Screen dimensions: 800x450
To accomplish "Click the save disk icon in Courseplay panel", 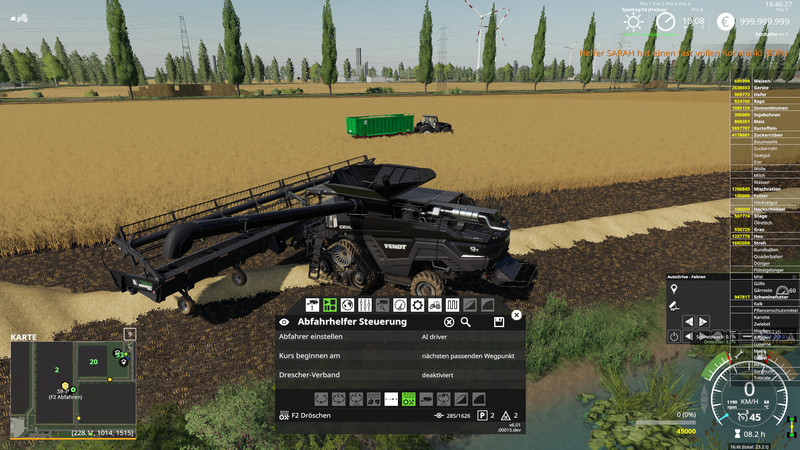I will tap(498, 322).
